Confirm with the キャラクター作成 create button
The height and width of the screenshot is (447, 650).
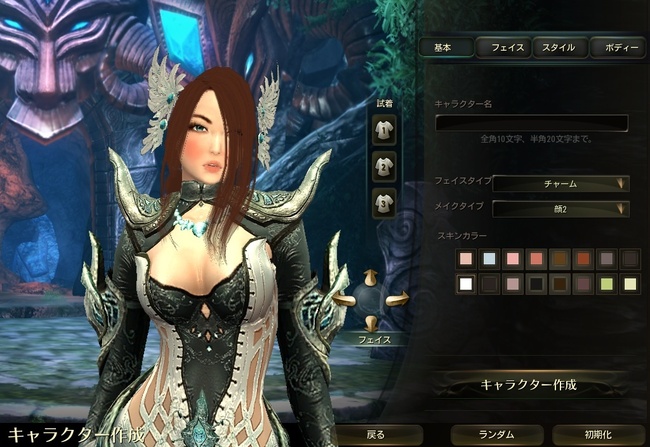(x=528, y=385)
